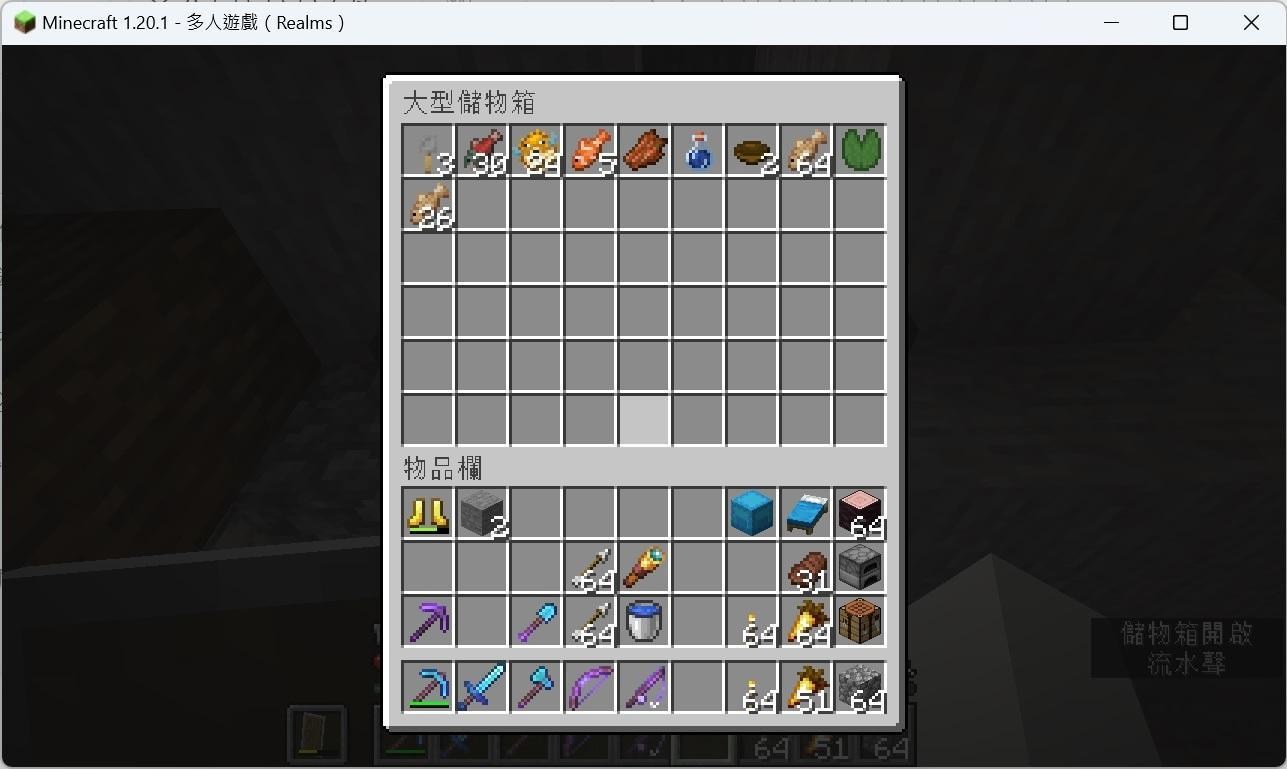Select the enchanted fishing rod in the hotbar
This screenshot has width=1287, height=769.
(643, 686)
